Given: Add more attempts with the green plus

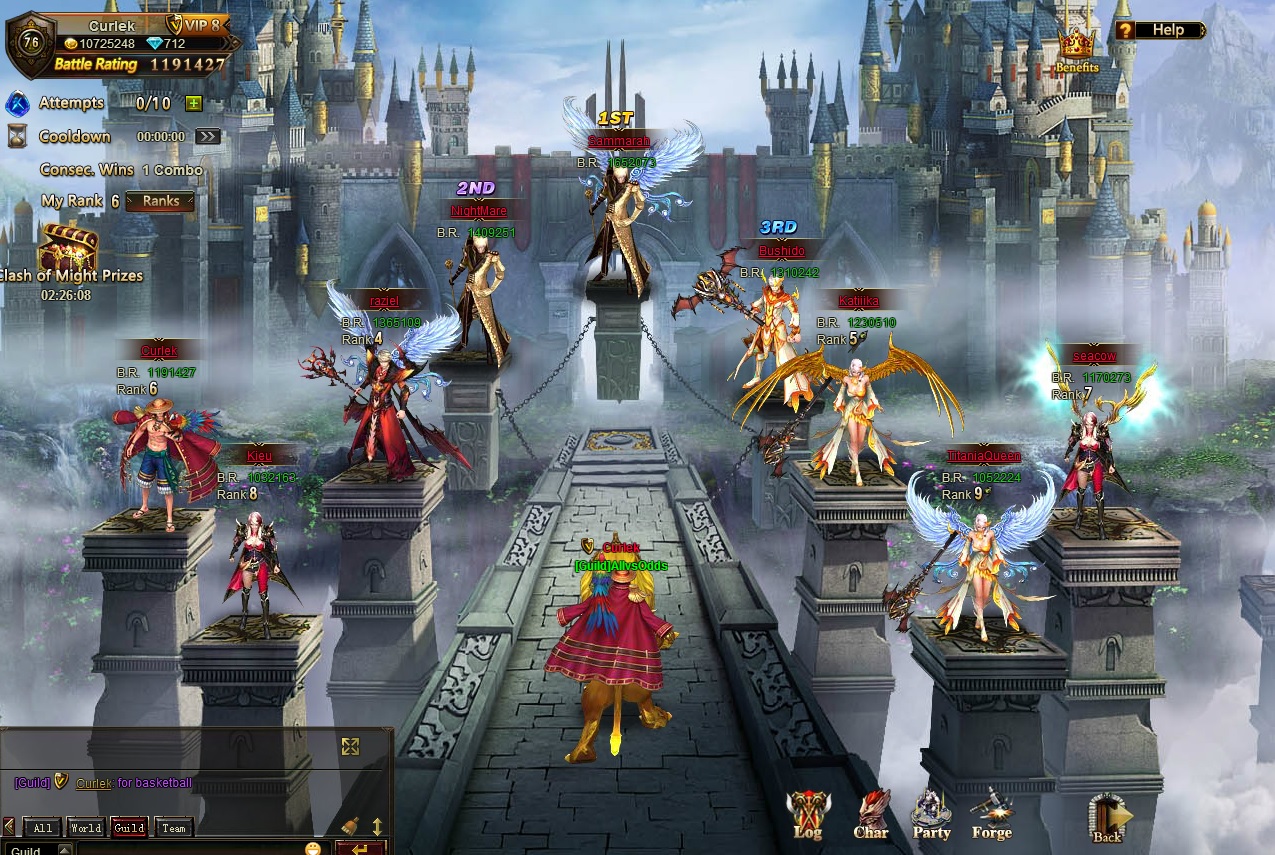Looking at the screenshot, I should [193, 103].
